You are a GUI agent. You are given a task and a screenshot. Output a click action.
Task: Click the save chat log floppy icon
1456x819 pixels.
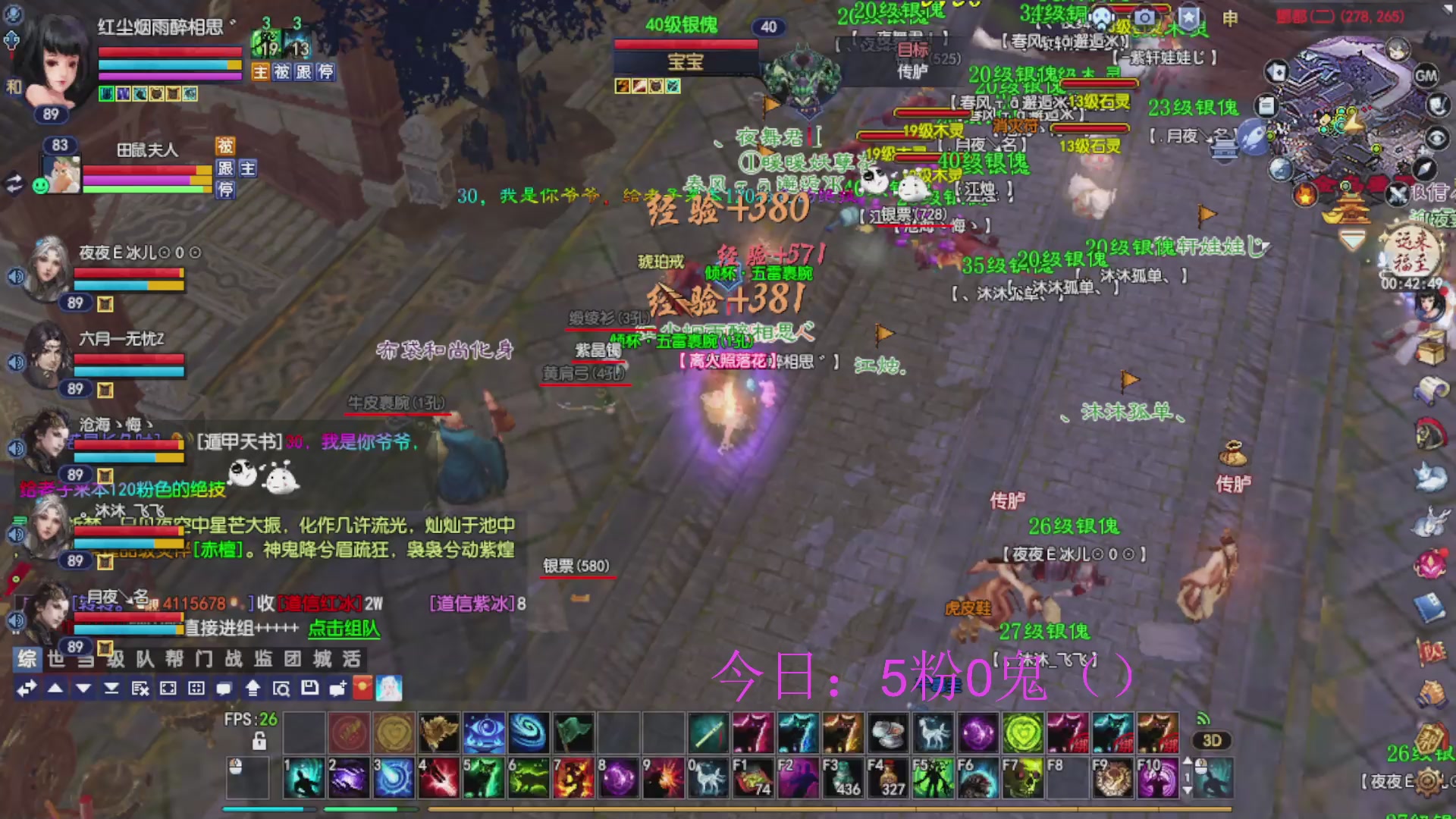click(x=309, y=689)
